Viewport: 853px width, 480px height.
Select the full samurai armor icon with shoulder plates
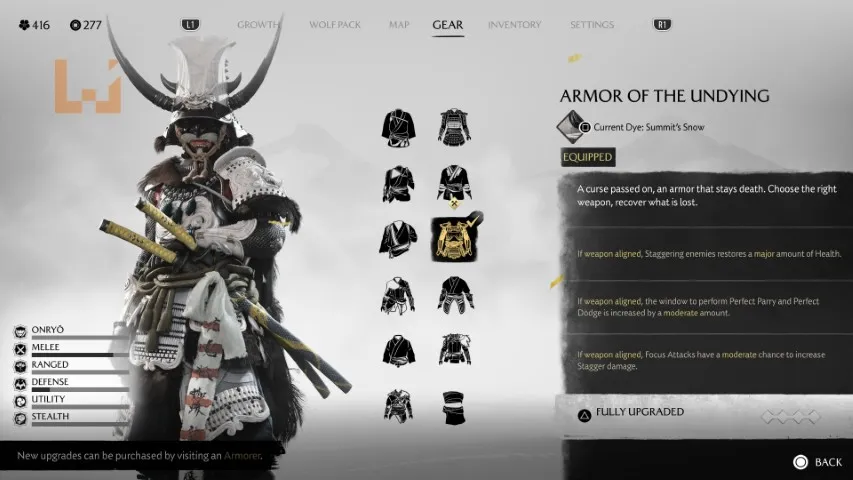coord(455,127)
